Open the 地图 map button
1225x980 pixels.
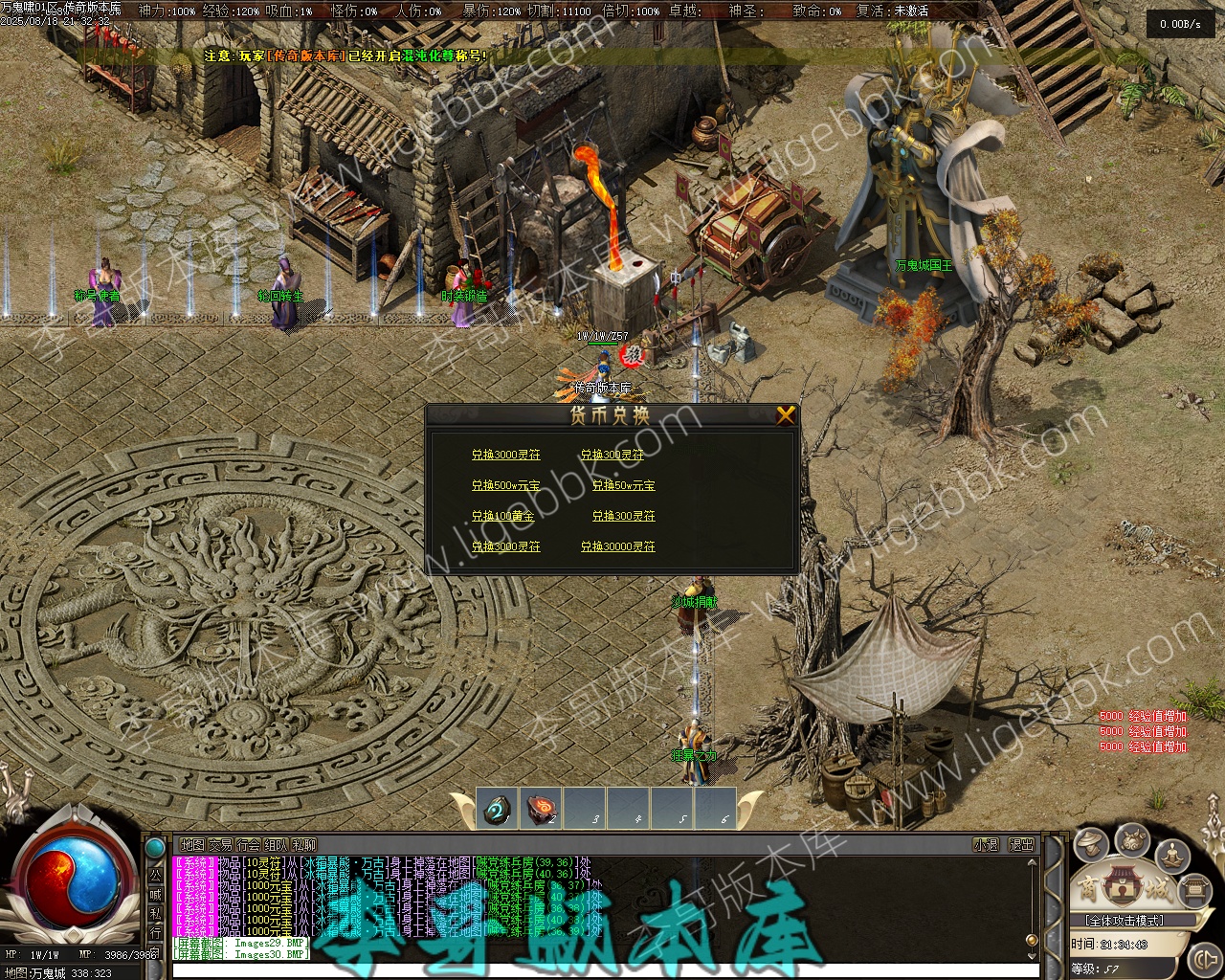[x=192, y=845]
